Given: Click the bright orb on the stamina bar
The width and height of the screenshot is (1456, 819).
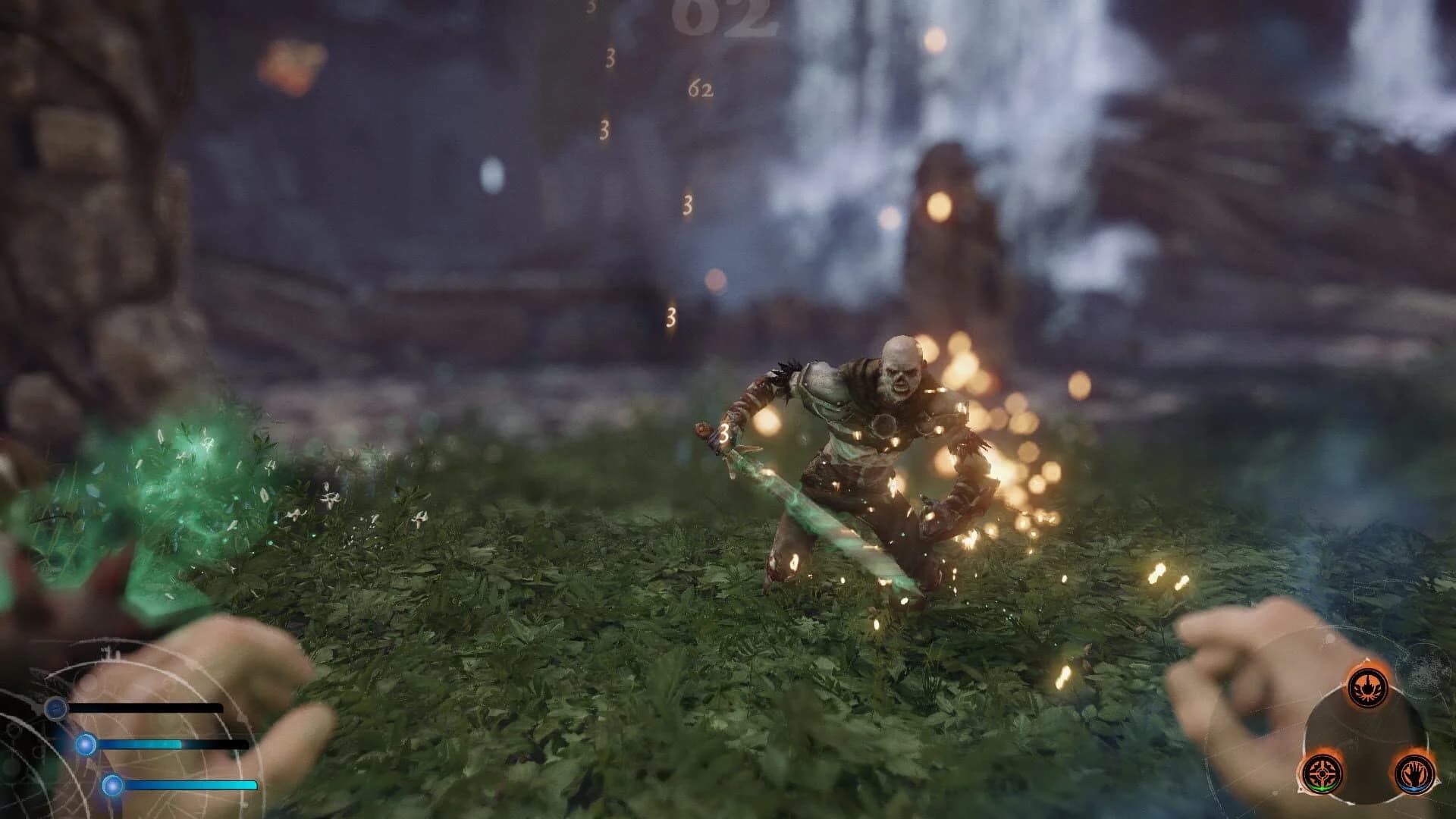Looking at the screenshot, I should click(112, 784).
